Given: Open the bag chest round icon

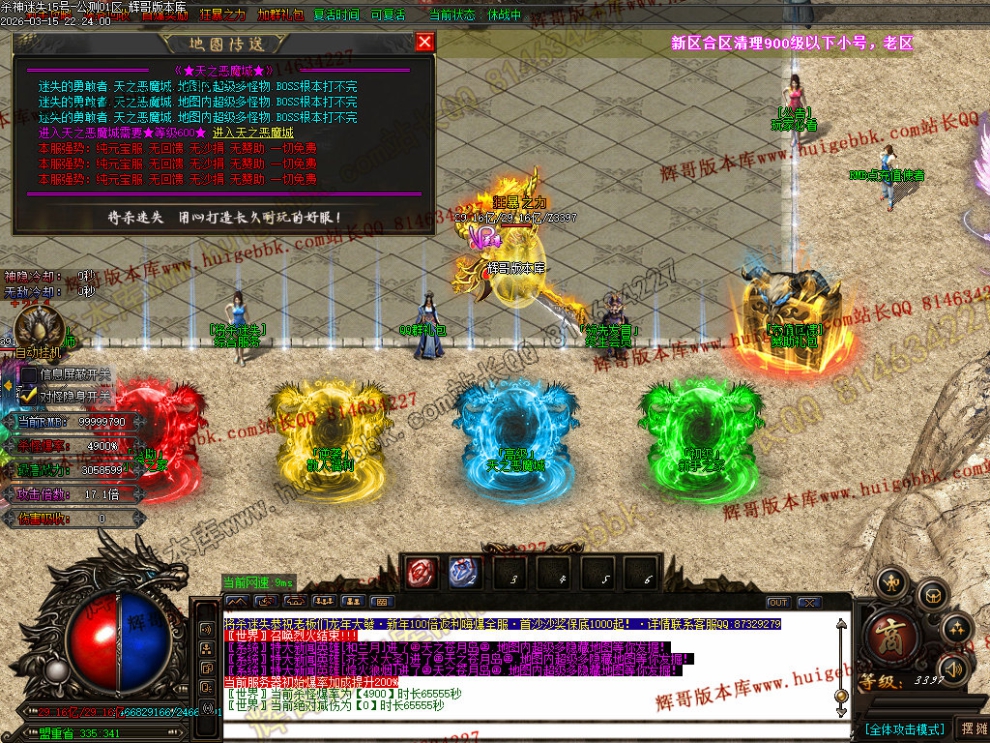Looking at the screenshot, I should coord(933,597).
